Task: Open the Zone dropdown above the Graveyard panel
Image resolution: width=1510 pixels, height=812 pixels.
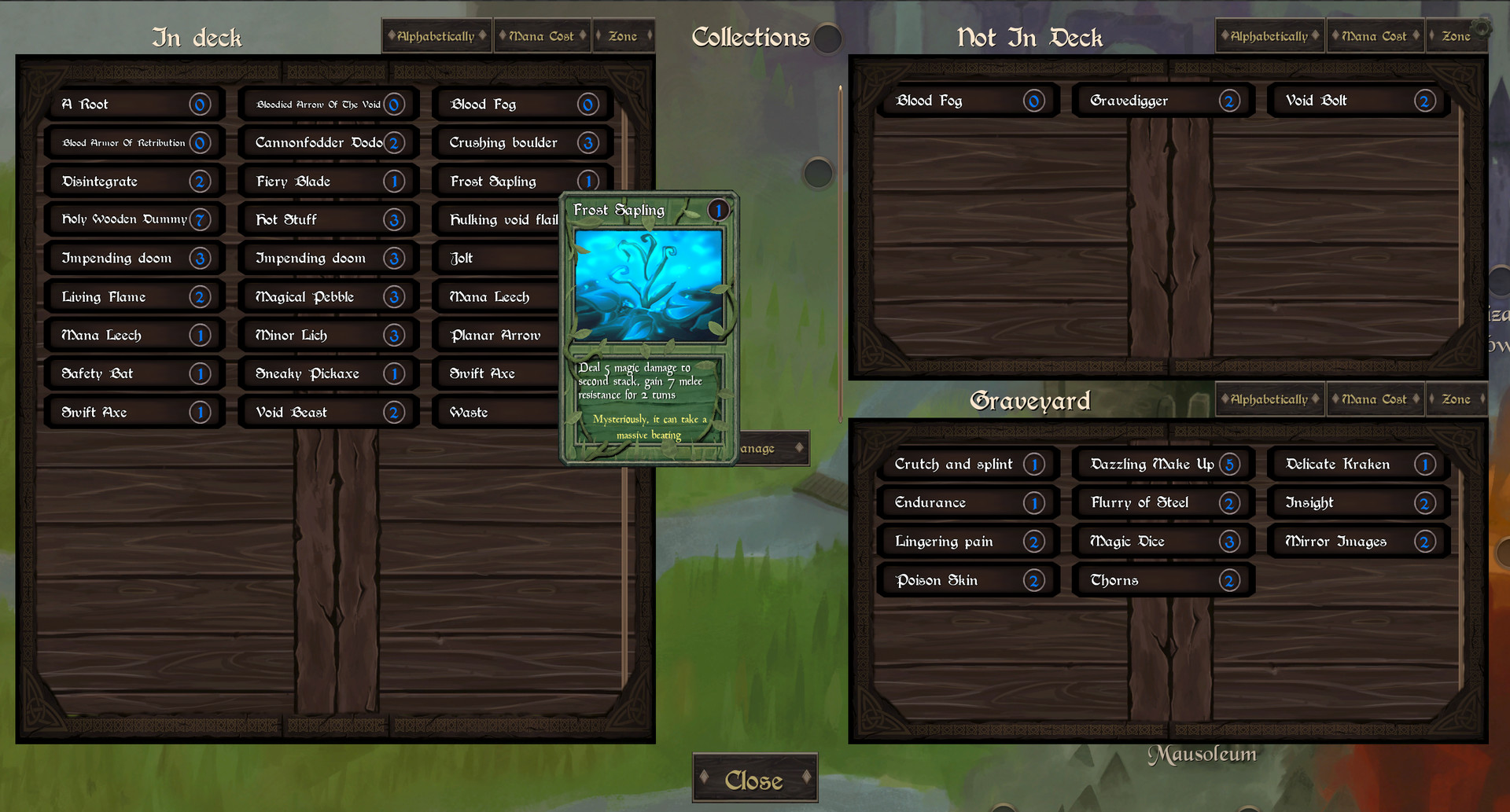Action: [1457, 399]
